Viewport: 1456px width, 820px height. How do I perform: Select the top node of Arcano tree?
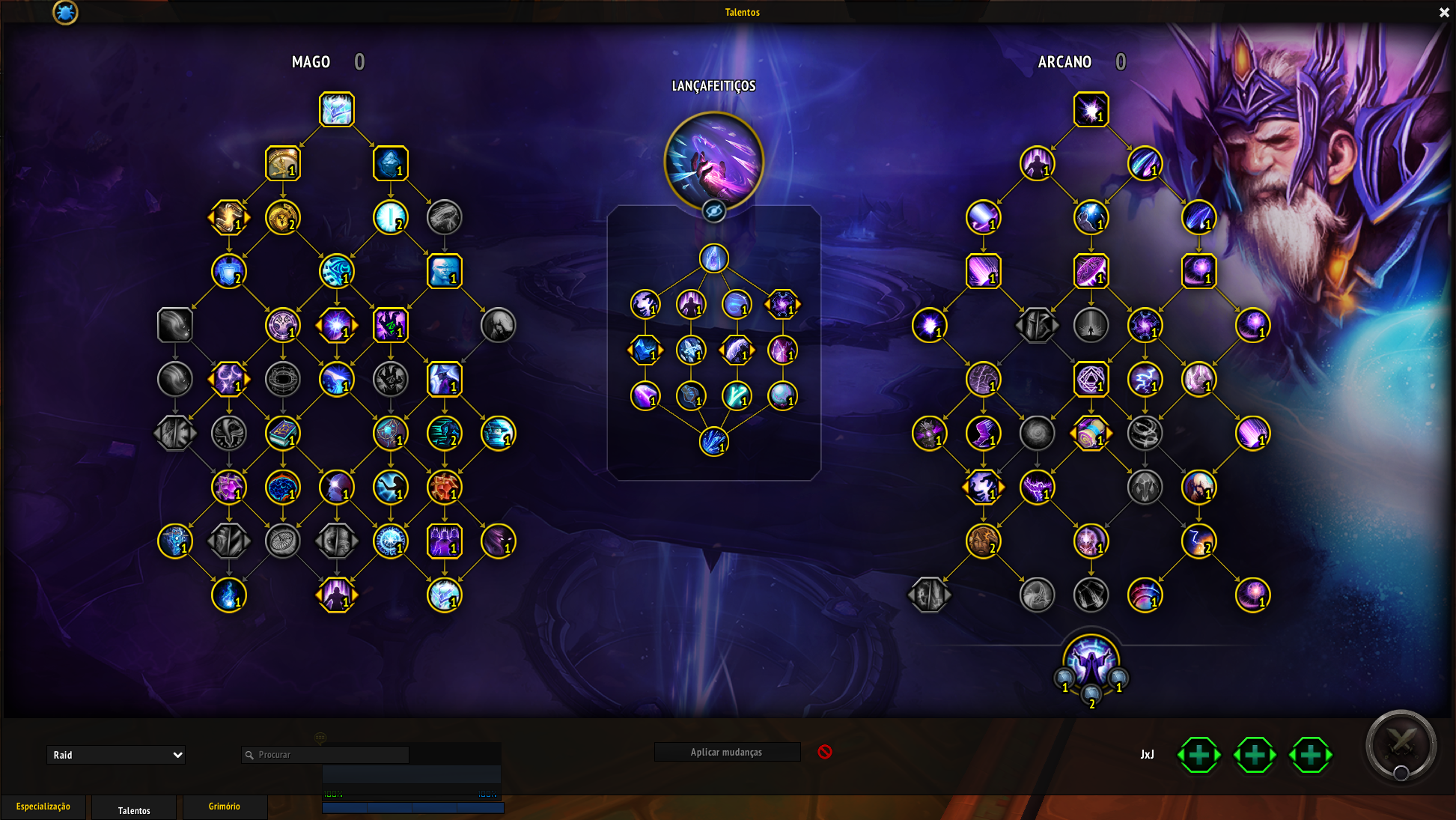(x=1091, y=109)
